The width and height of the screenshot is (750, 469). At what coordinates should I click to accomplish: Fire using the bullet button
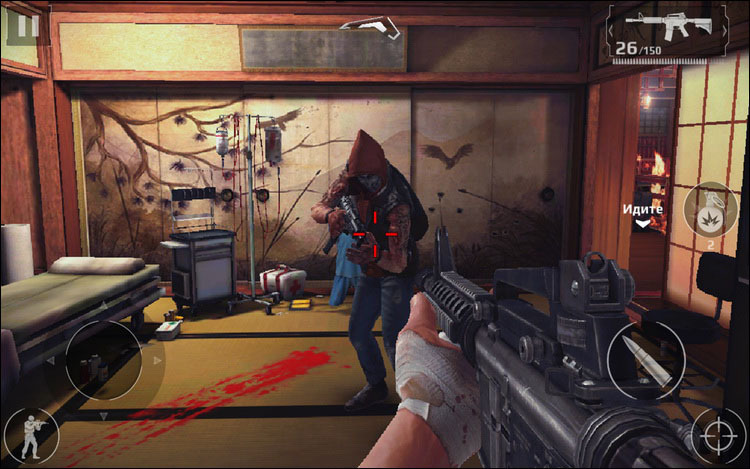tap(645, 358)
